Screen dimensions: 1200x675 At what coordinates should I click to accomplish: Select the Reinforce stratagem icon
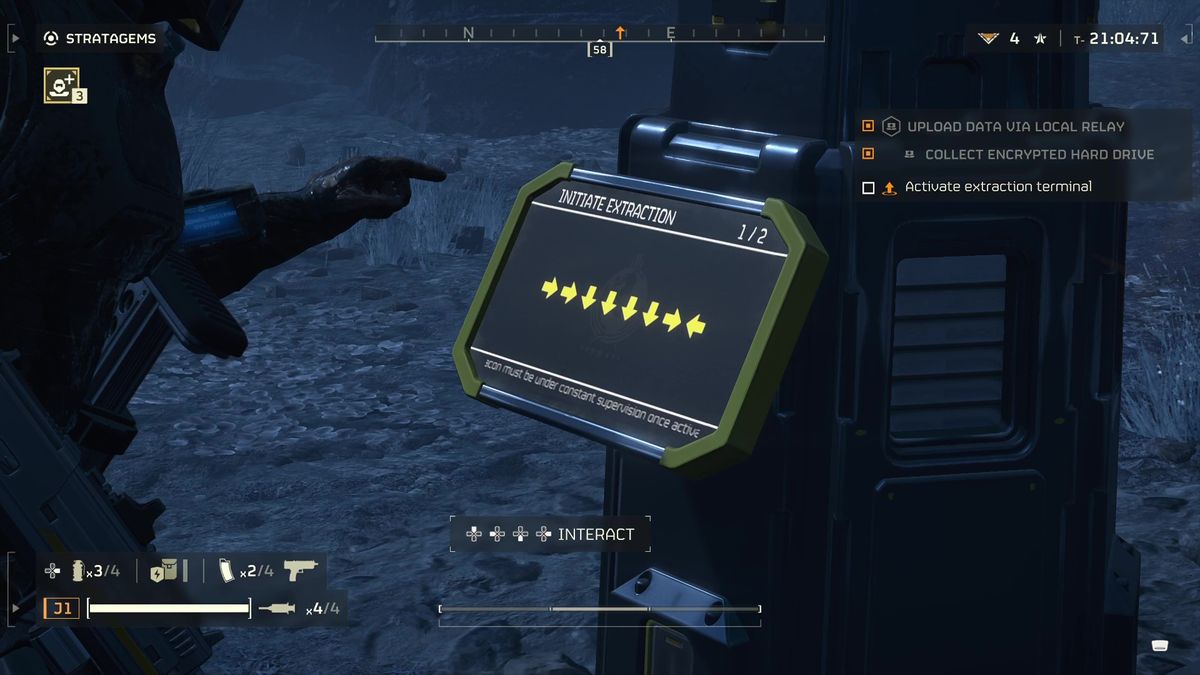pyautogui.click(x=62, y=85)
